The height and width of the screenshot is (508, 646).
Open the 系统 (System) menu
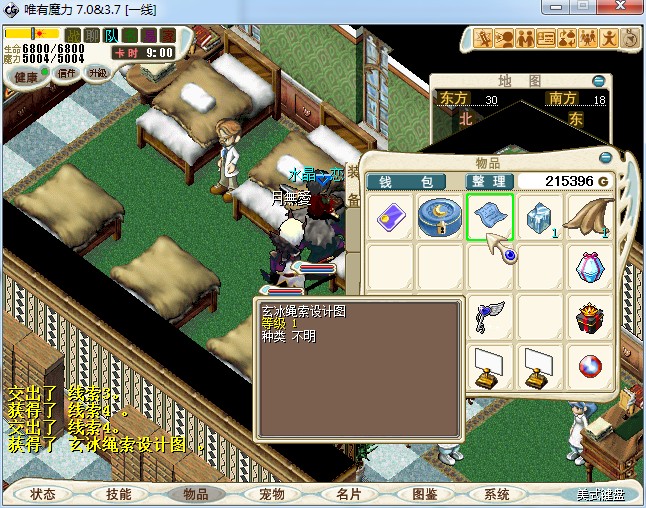496,494
